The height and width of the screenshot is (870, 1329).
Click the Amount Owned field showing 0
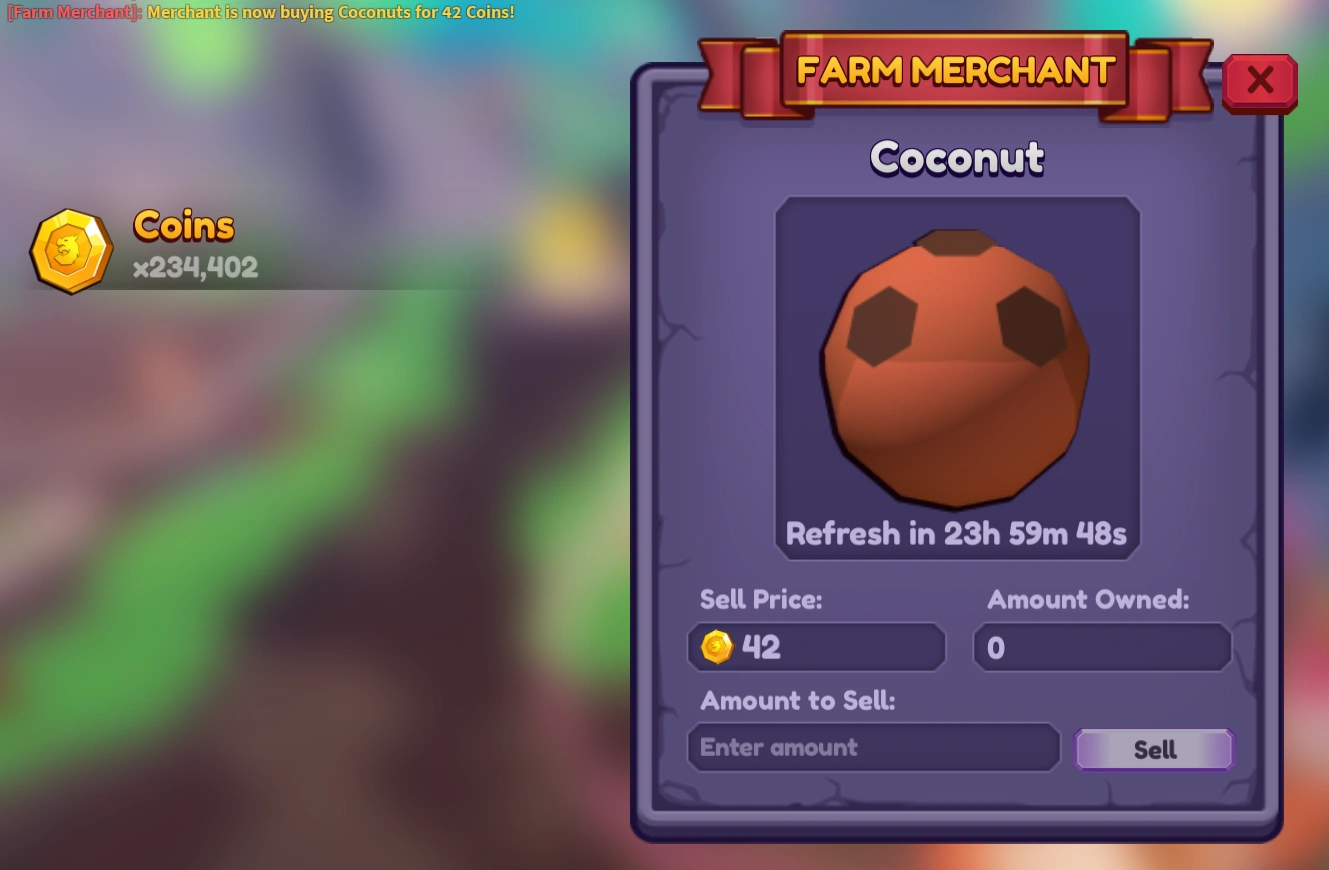pos(1101,647)
